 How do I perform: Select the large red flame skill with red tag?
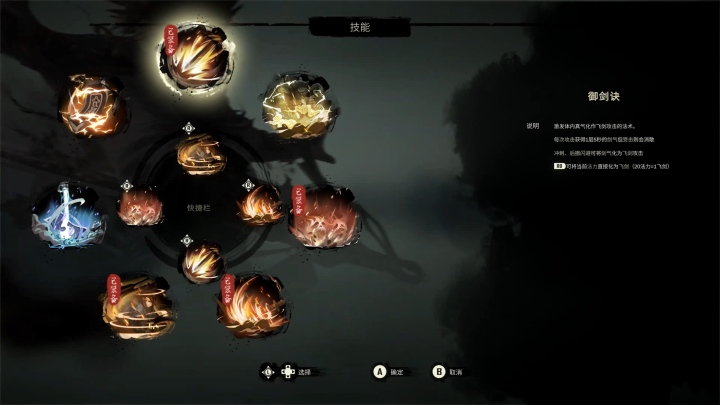pos(326,212)
